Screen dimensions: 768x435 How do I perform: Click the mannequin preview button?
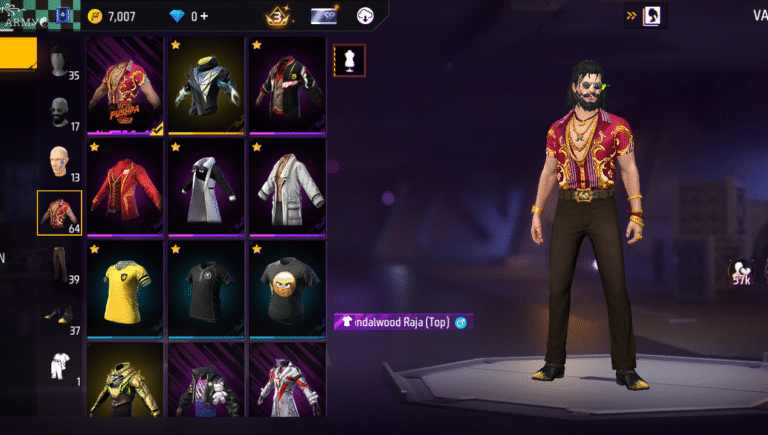coord(349,61)
